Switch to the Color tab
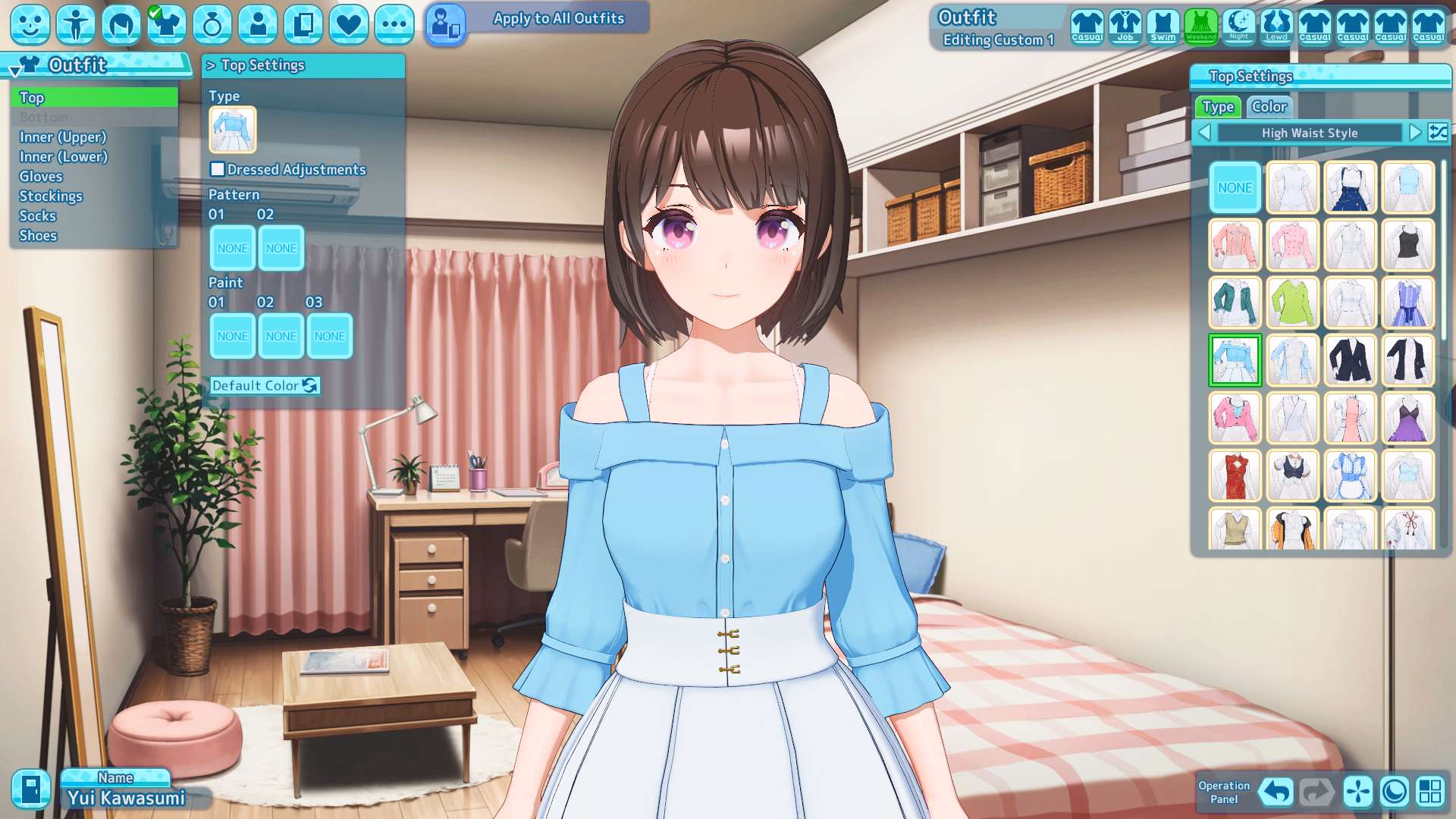Image resolution: width=1456 pixels, height=819 pixels. pos(1269,107)
